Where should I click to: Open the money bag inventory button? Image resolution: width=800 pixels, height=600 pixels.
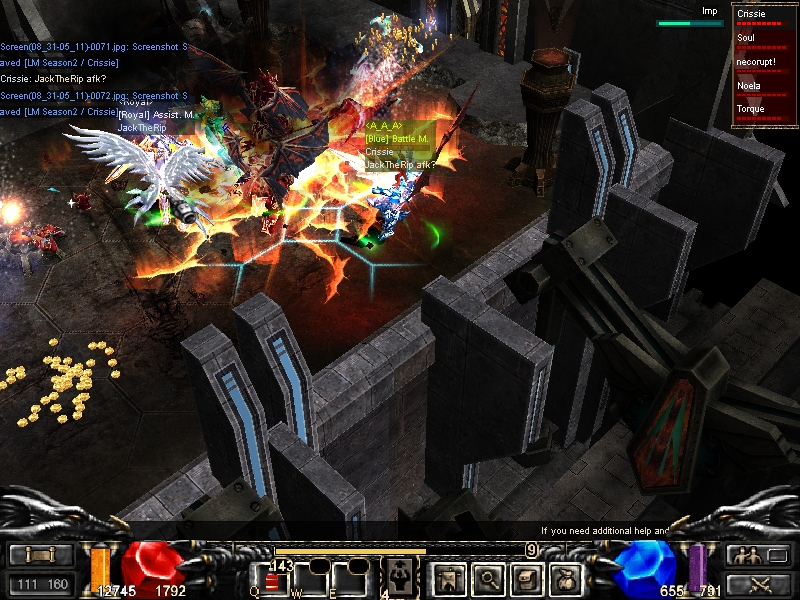tap(567, 578)
